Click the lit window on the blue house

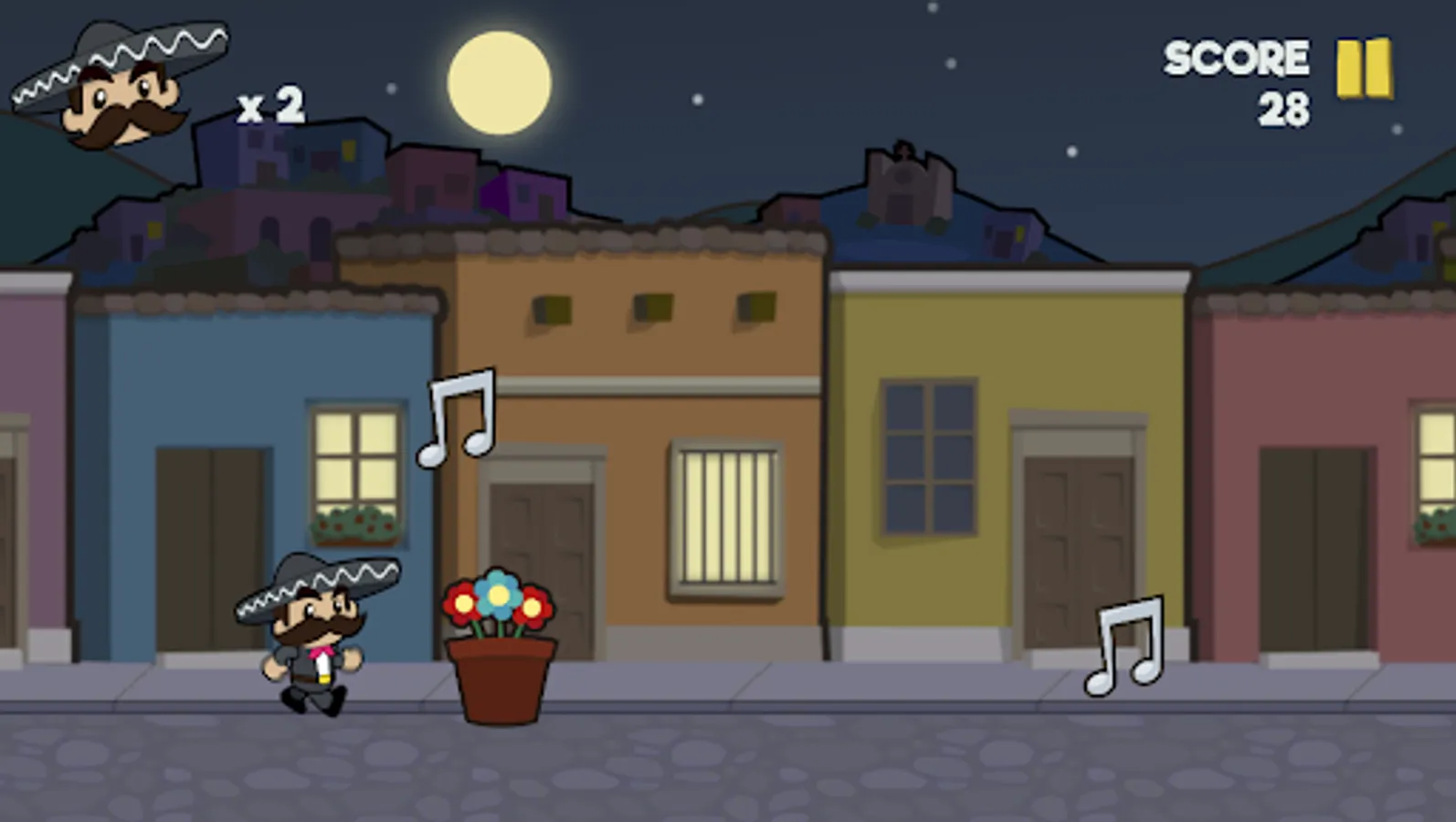click(x=356, y=461)
